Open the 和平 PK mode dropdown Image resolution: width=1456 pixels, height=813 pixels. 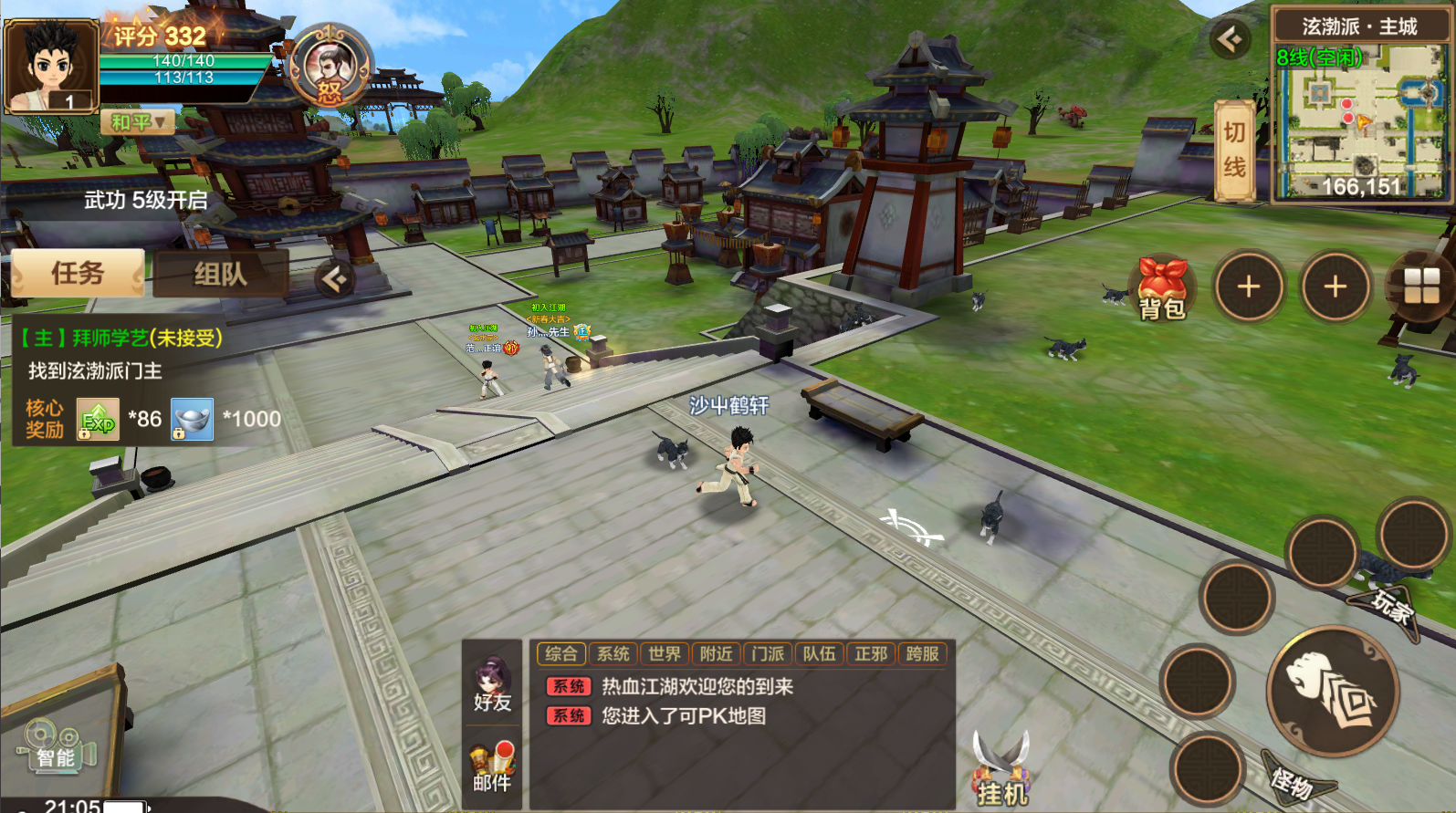click(138, 121)
